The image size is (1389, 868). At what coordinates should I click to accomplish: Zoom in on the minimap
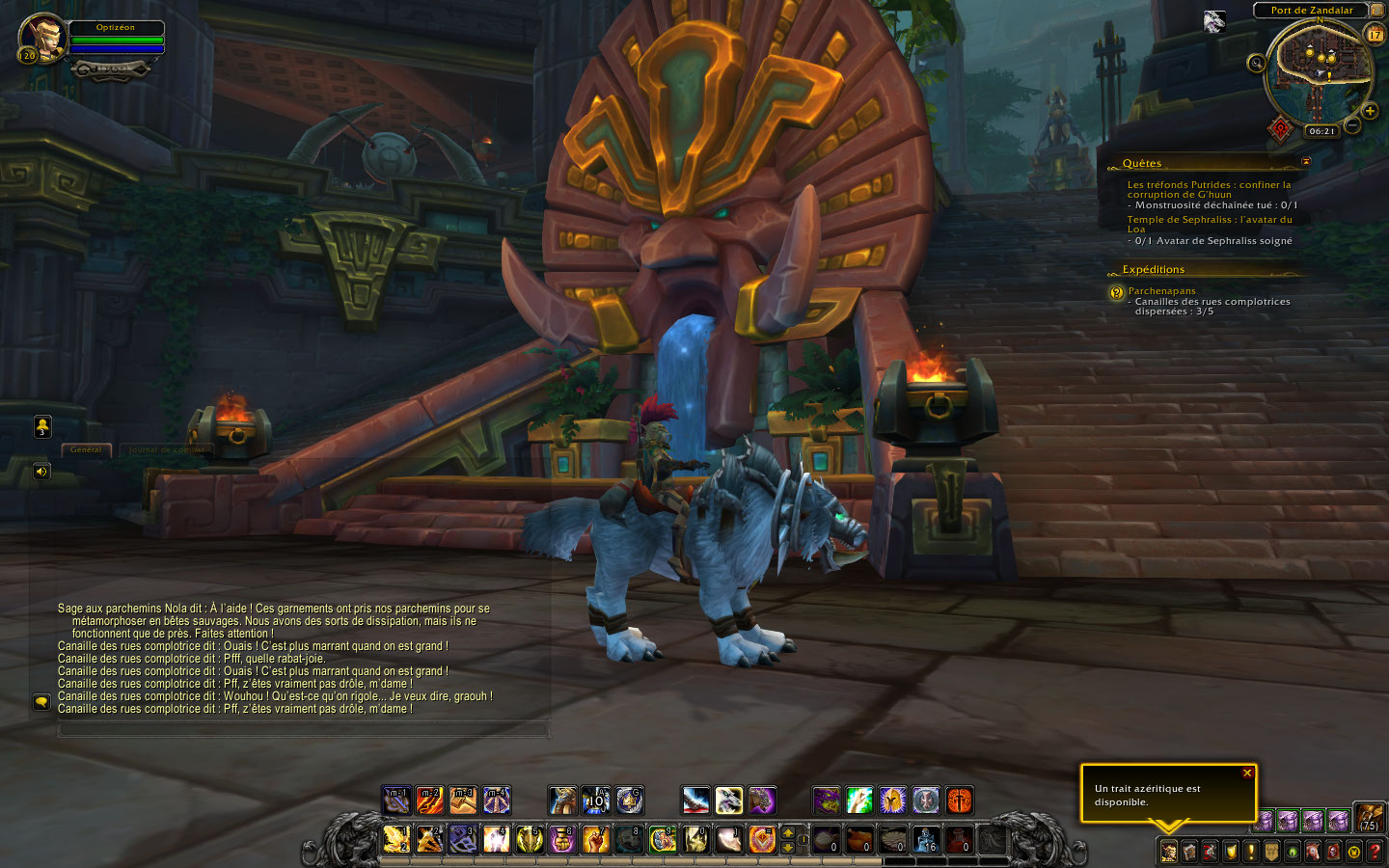(1370, 111)
